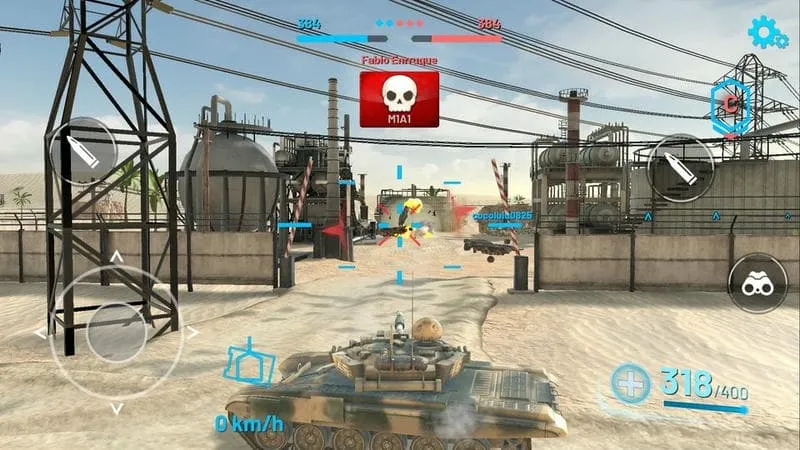Open the binoculars zoom view
Image resolution: width=800 pixels, height=450 pixels.
[756, 283]
